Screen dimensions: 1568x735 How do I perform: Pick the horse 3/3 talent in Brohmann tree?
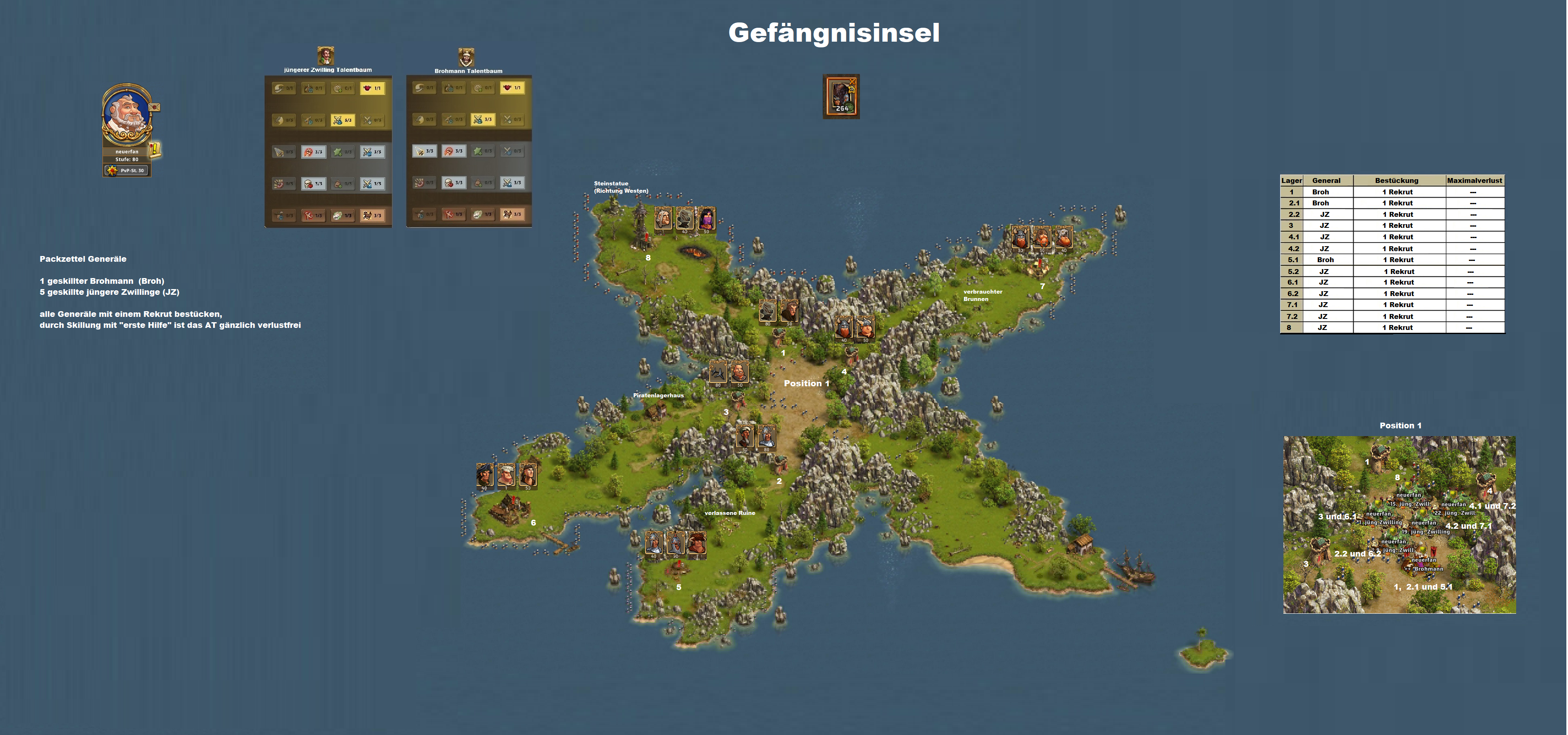tap(512, 214)
